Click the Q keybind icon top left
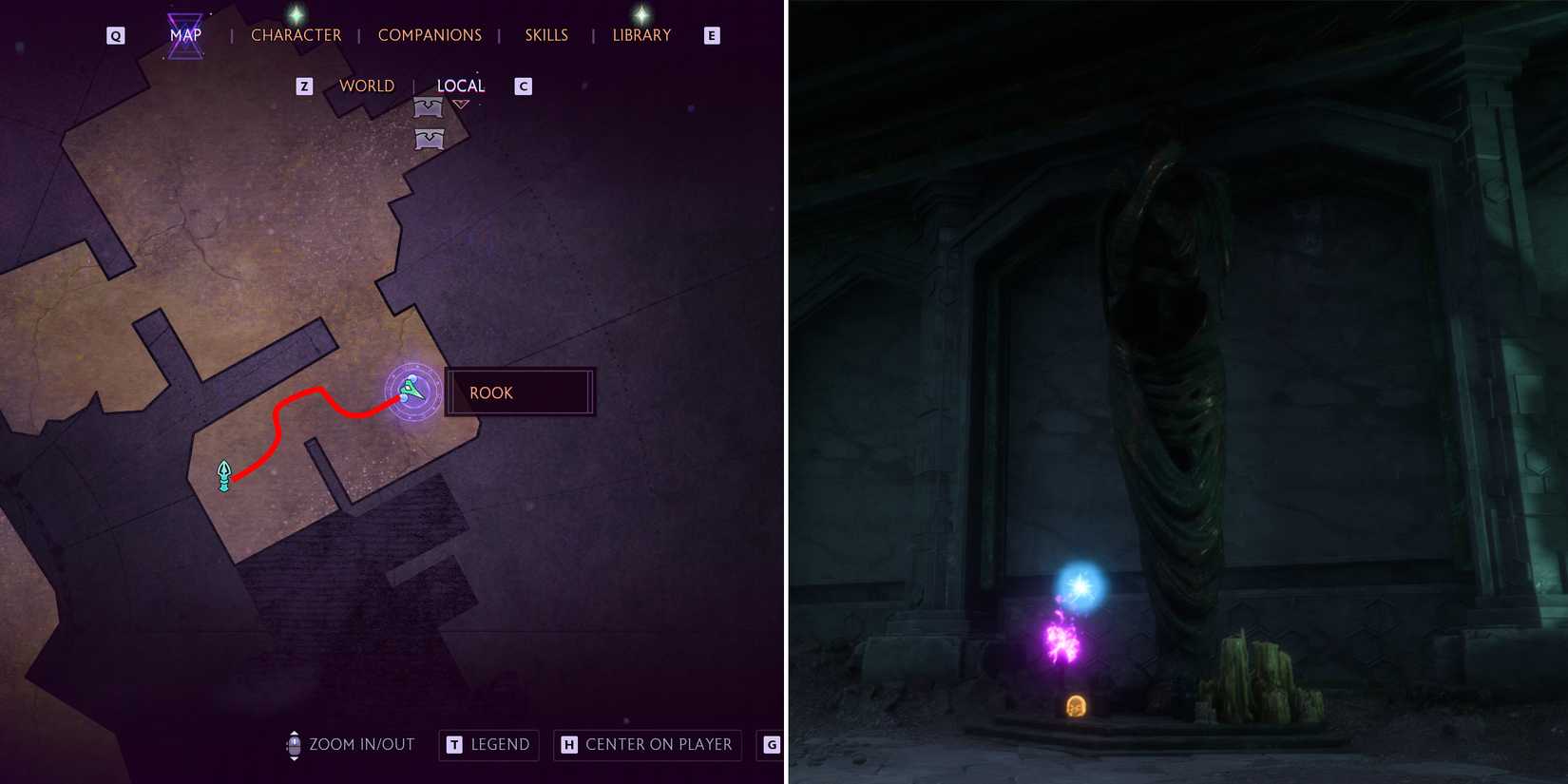 tap(115, 34)
